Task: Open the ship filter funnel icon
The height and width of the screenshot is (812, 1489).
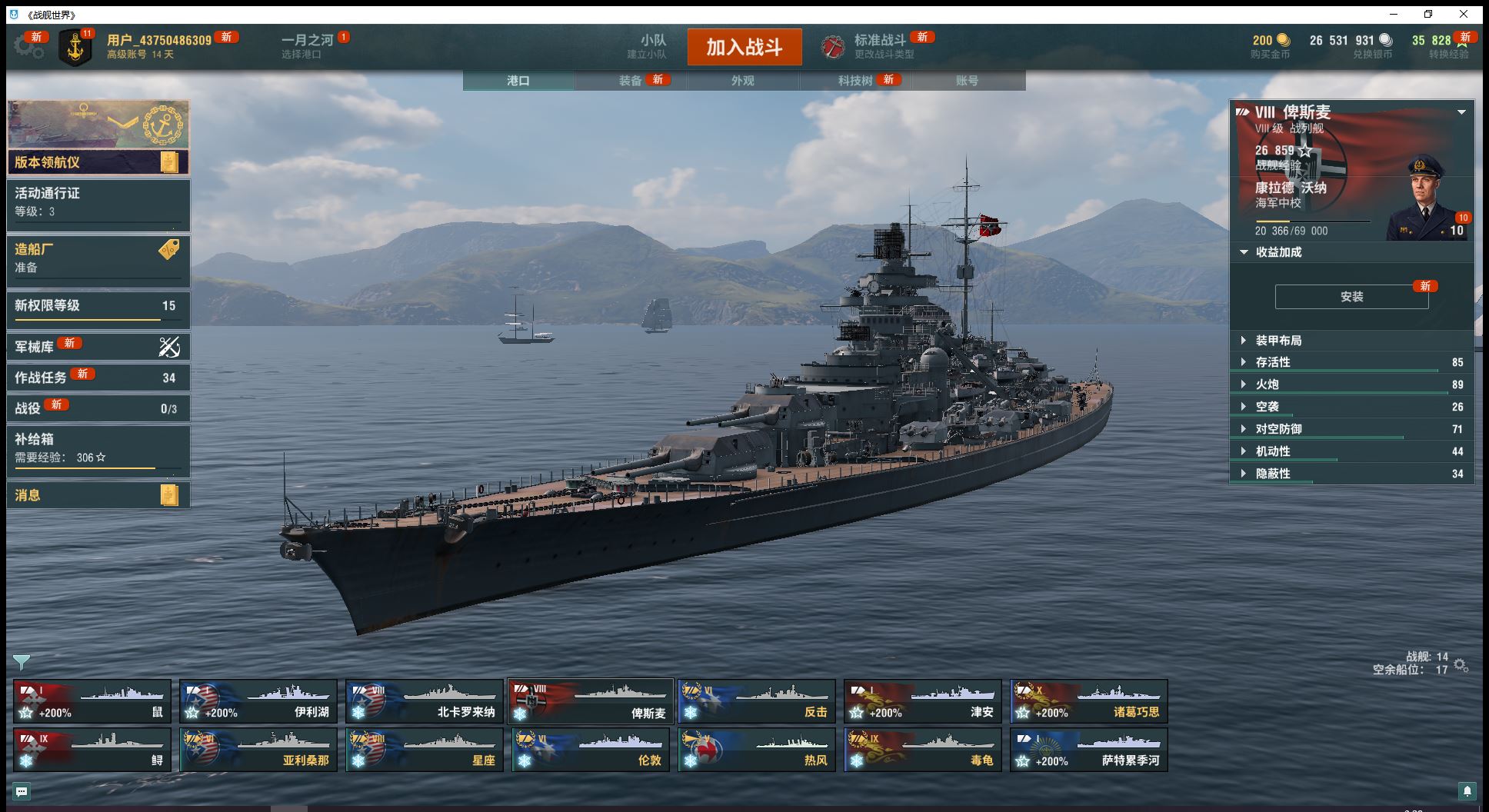Action: tap(22, 662)
